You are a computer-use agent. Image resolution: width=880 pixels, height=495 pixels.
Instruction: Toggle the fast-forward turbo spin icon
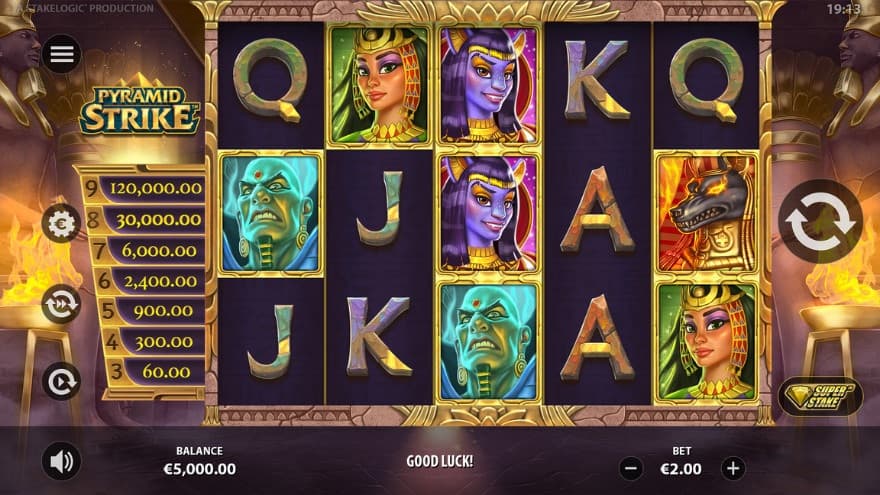62,304
